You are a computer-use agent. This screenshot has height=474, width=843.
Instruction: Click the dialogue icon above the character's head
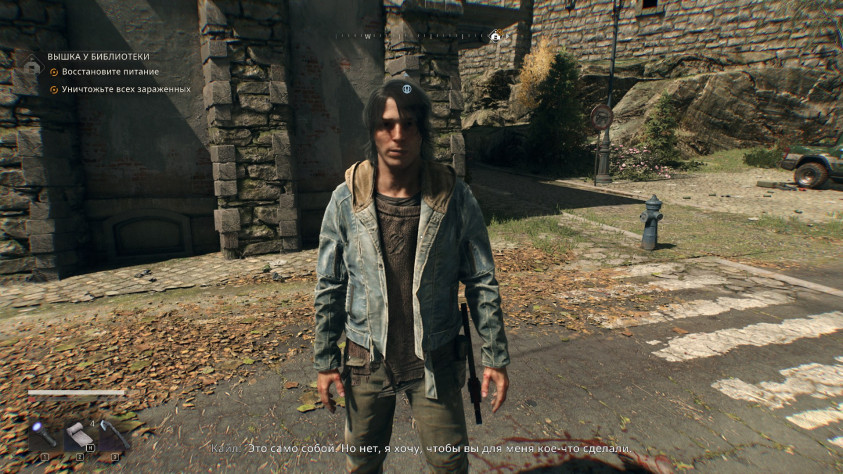[x=407, y=88]
